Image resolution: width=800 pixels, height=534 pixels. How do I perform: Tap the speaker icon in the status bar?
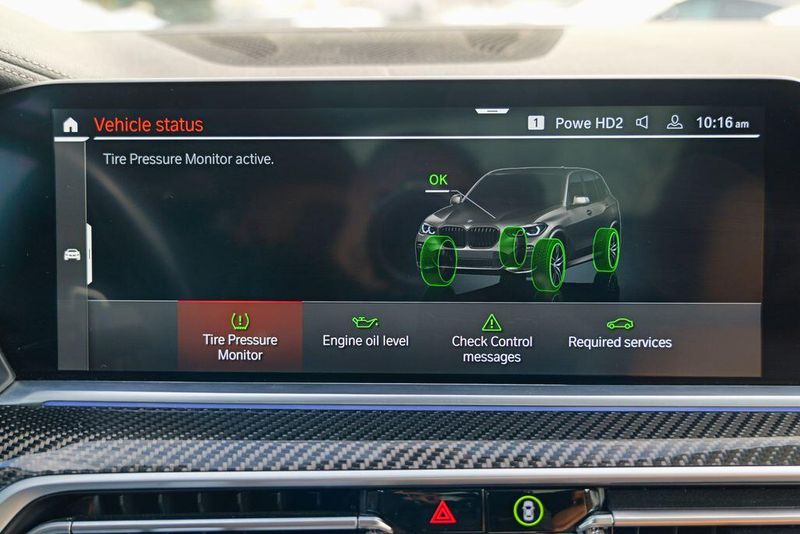[642, 123]
